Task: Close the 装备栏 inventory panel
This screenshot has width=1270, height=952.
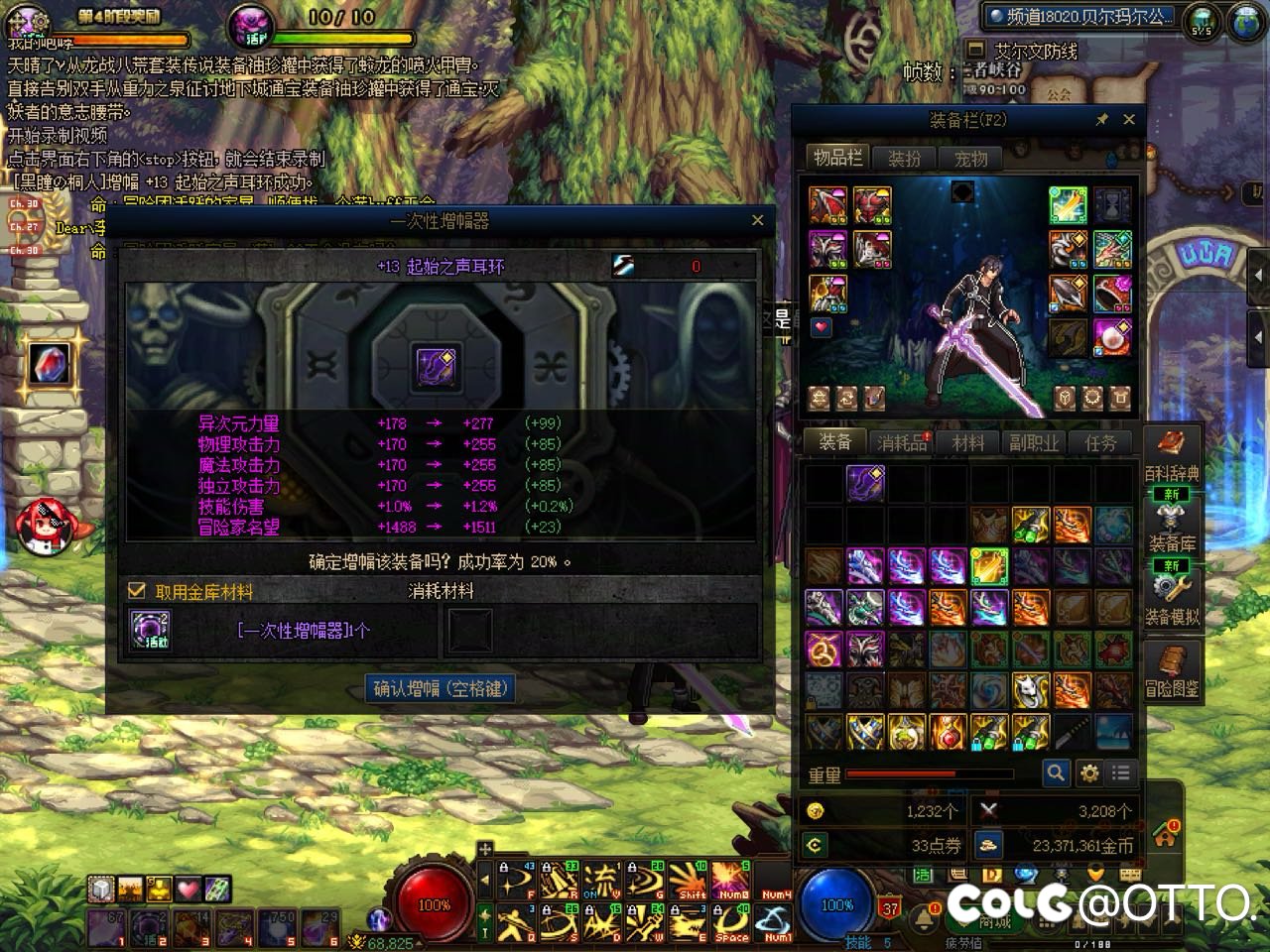Action: coord(1129,119)
